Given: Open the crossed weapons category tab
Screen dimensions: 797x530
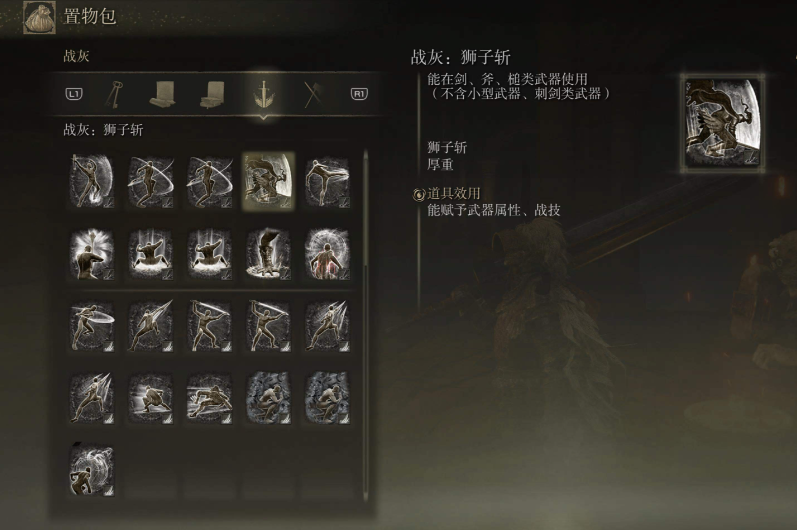Looking at the screenshot, I should click(312, 93).
